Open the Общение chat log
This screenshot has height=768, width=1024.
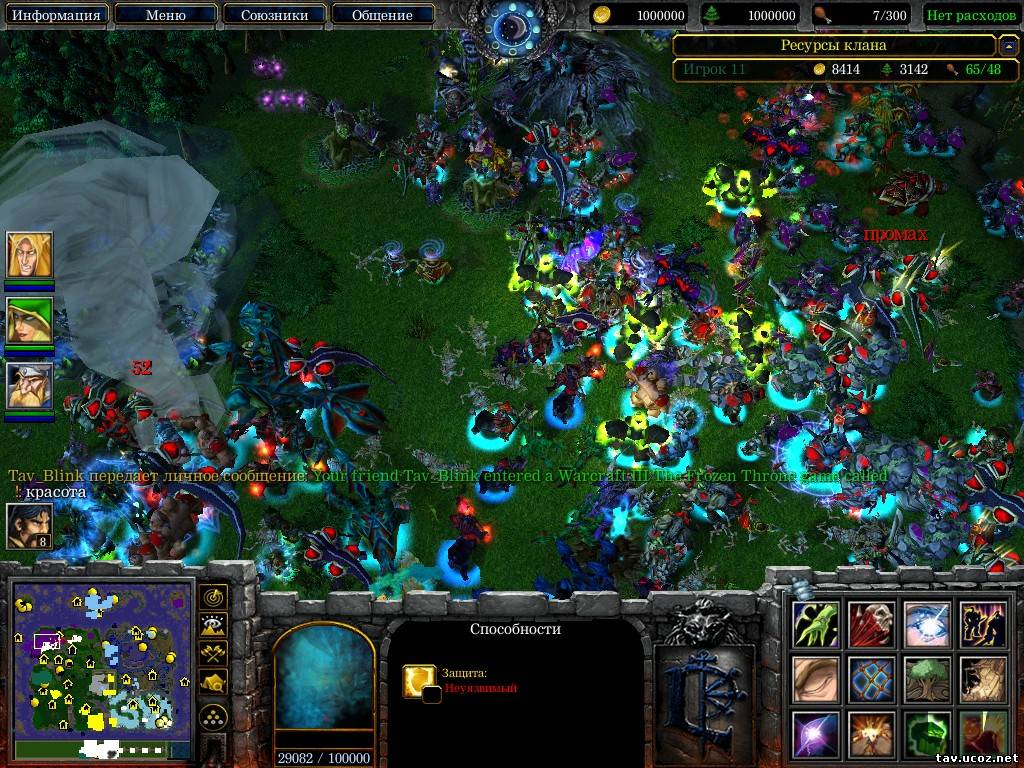382,15
